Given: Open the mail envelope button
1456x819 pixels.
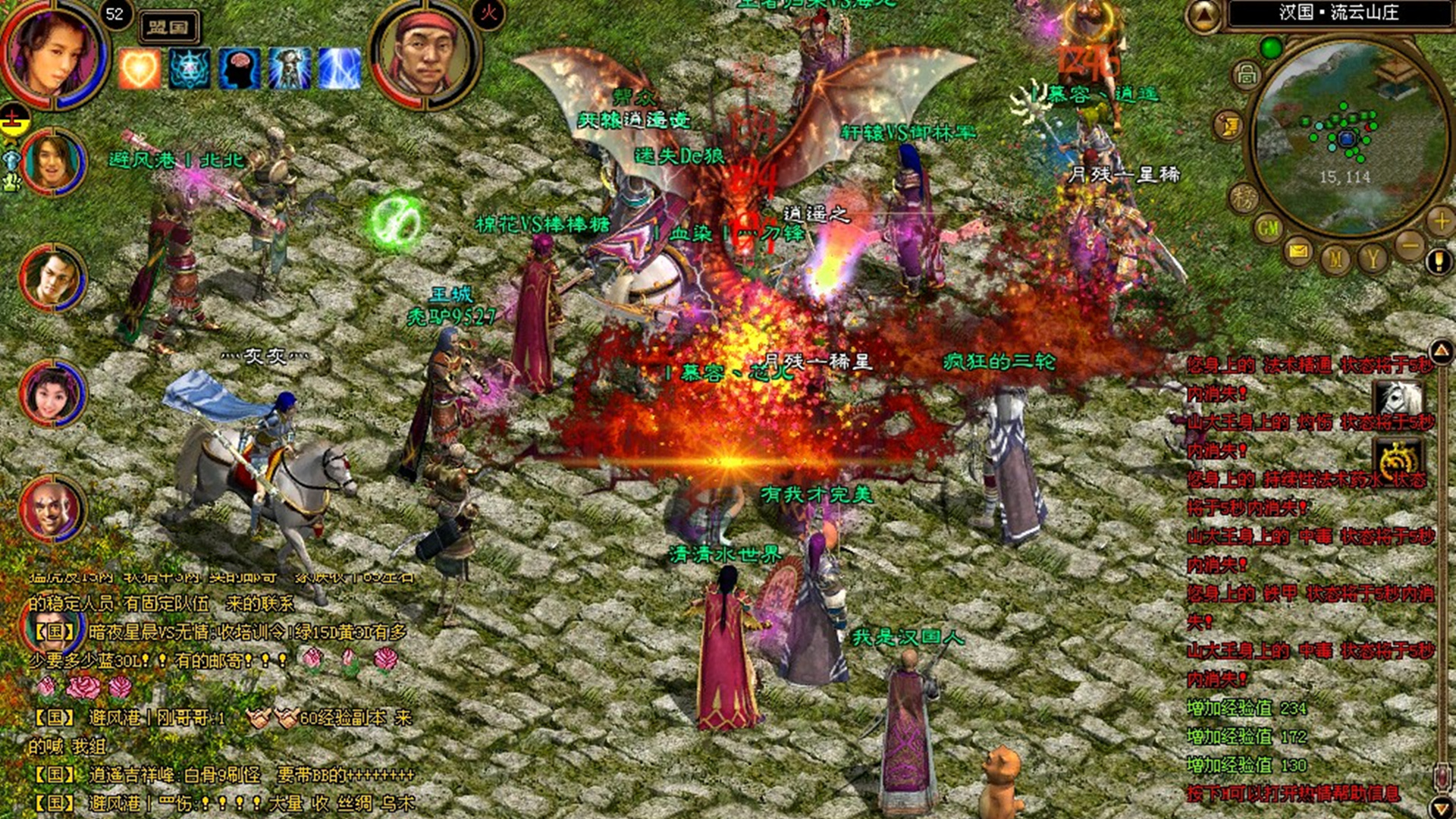Looking at the screenshot, I should [x=1299, y=250].
